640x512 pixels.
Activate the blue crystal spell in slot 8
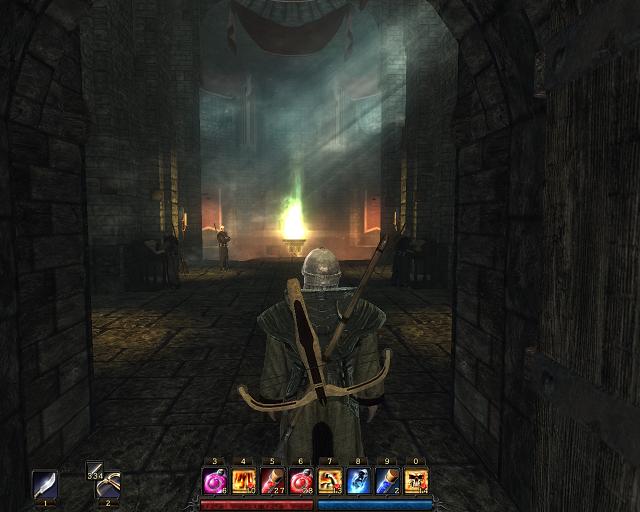coord(359,481)
